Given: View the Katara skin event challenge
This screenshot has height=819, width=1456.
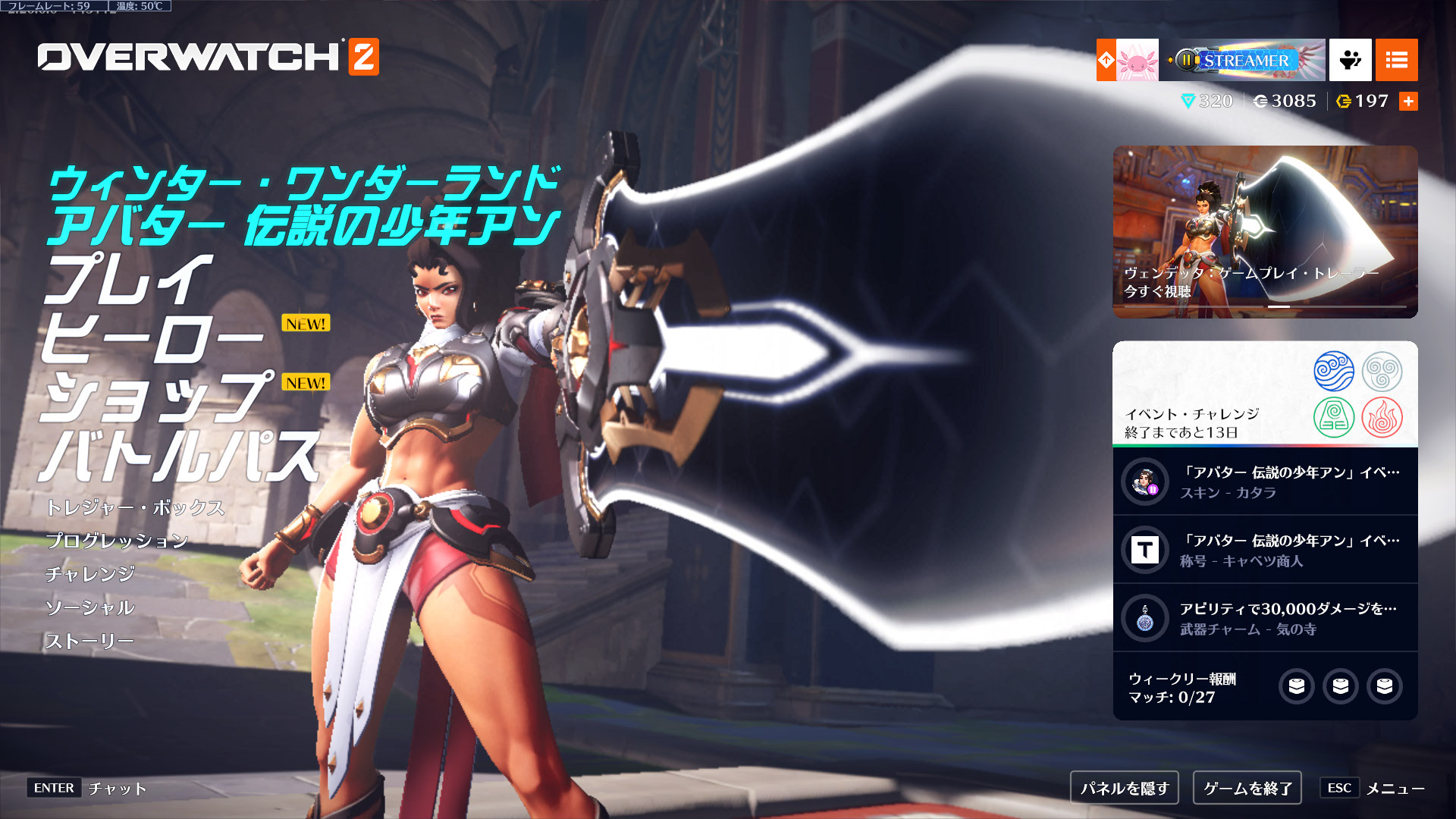Looking at the screenshot, I should (x=1265, y=482).
